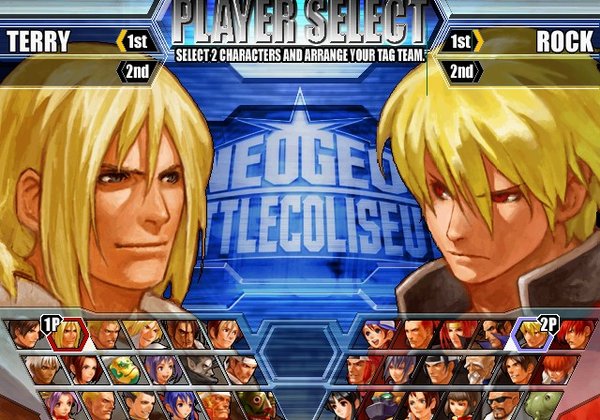The image size is (600, 420).
Task: Pick the green-and-yellow creature portrait
Action: coord(120,370)
